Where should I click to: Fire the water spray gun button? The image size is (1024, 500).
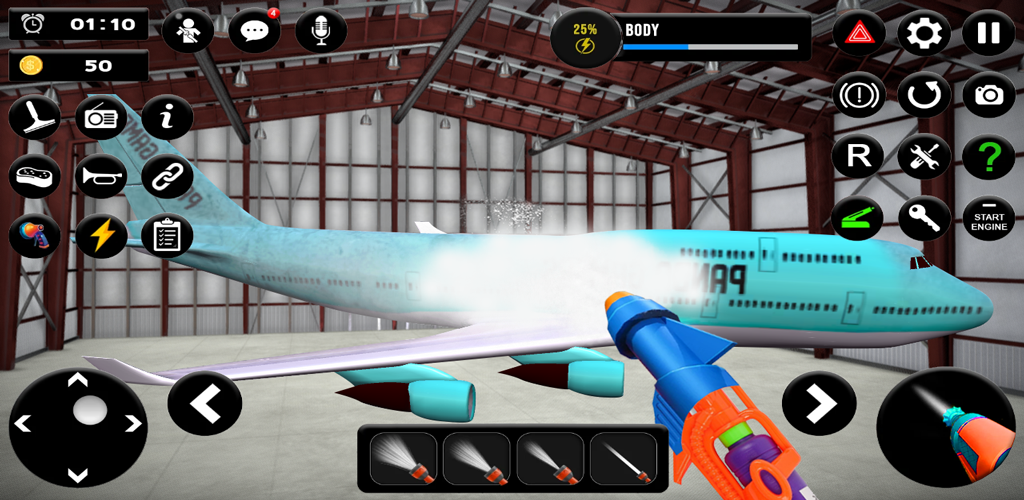[945, 428]
